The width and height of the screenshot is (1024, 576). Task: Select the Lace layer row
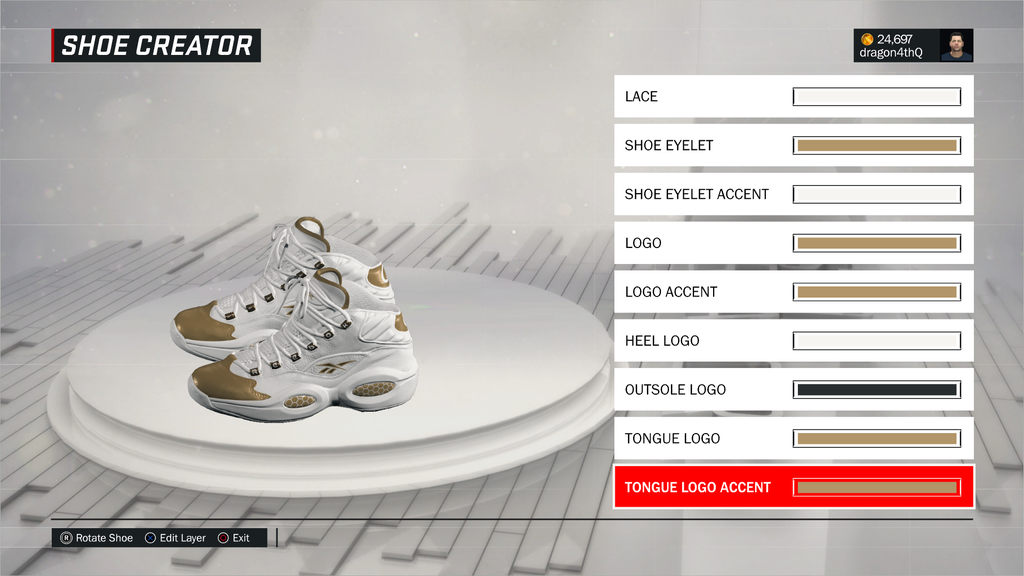700,96
